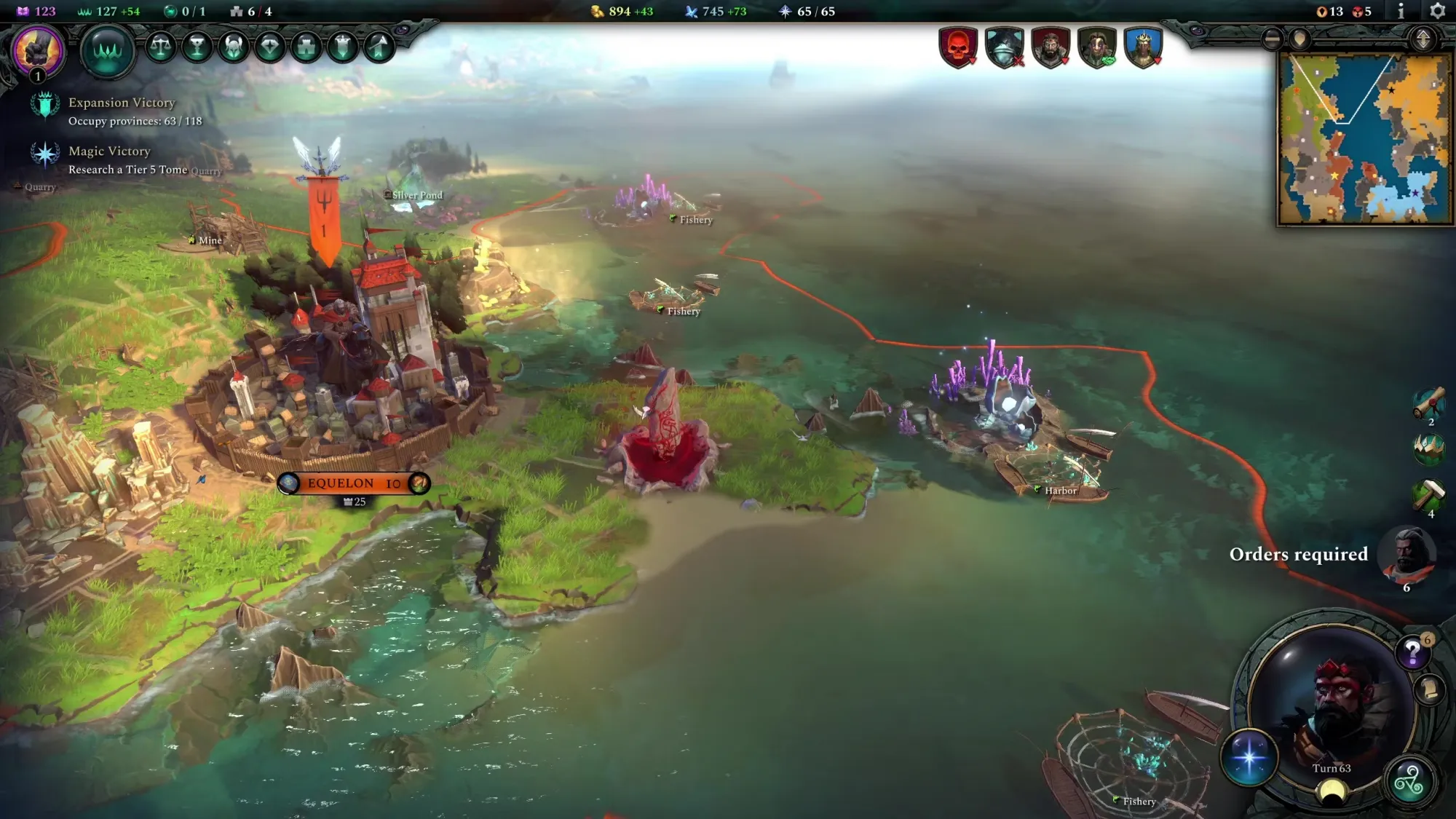1456x819 pixels.
Task: Open the hammer notification icon
Action: [x=1428, y=495]
